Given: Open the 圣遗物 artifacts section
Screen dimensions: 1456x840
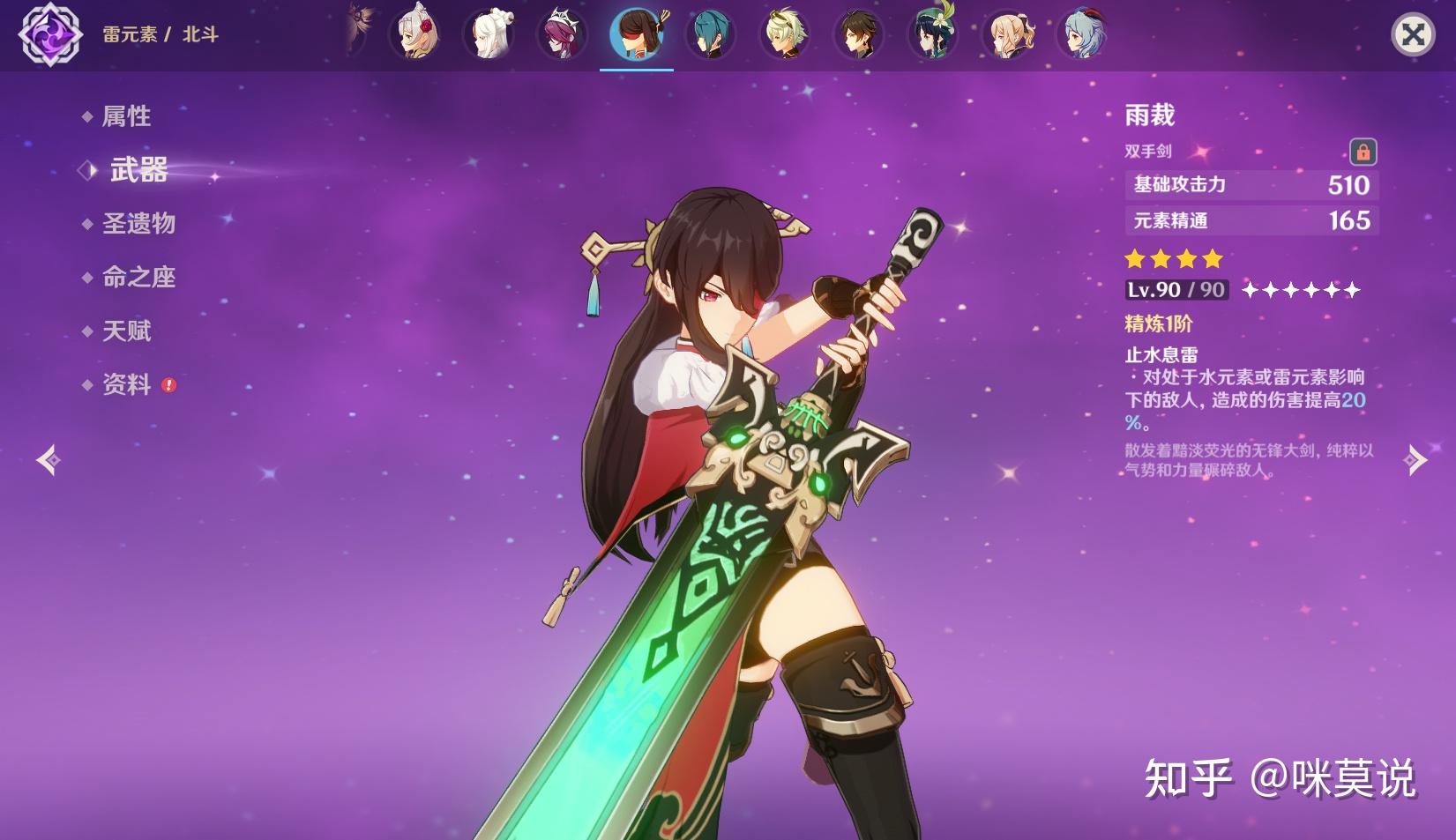Looking at the screenshot, I should point(138,224).
